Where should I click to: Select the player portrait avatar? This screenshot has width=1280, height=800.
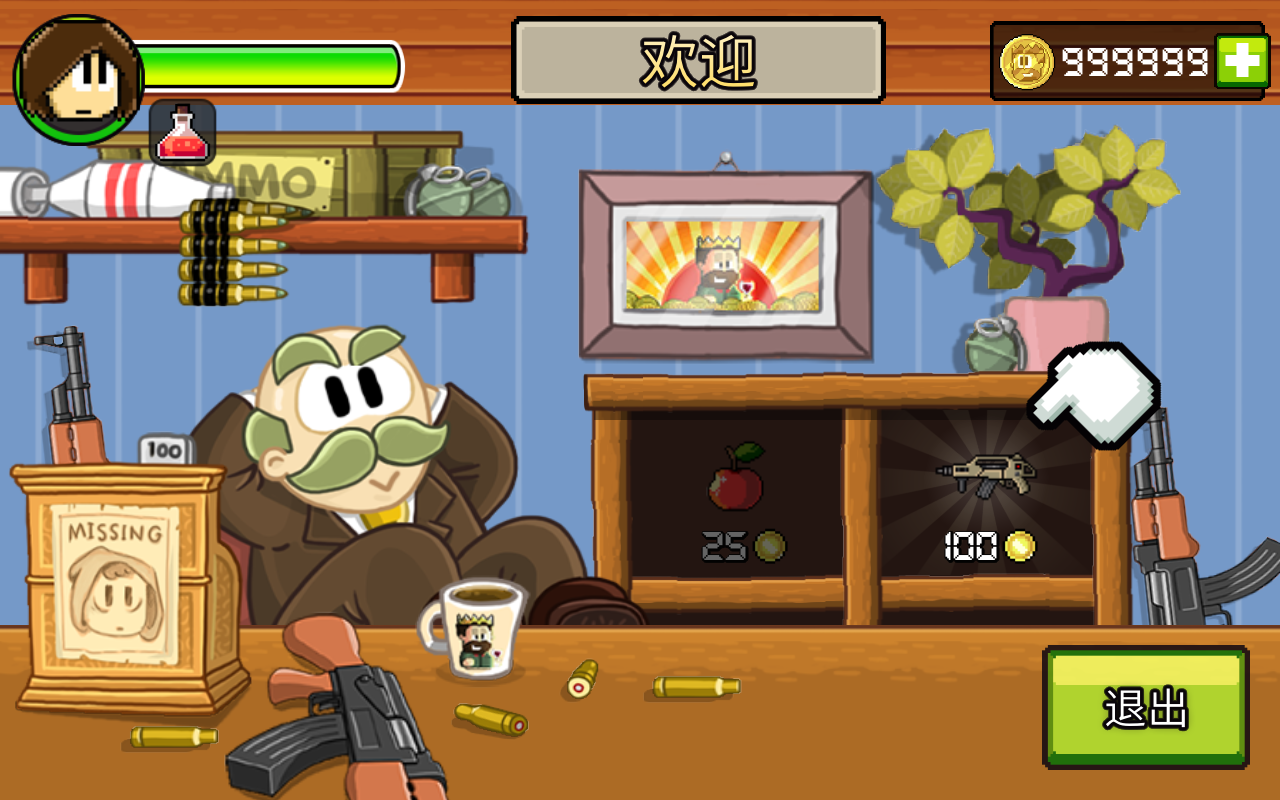(x=79, y=79)
